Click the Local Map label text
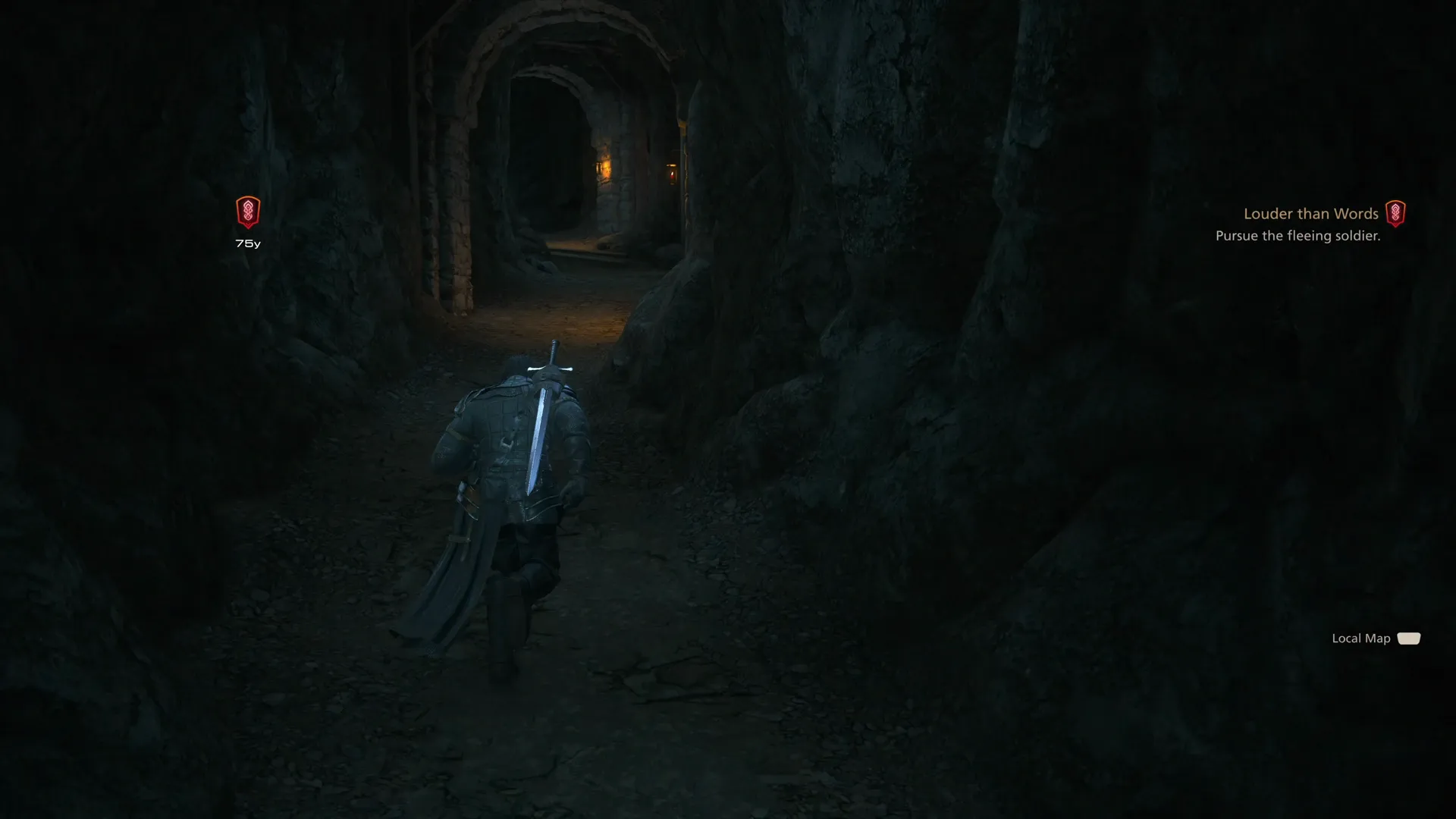Screen dimensions: 1456x819 pyautogui.click(x=1360, y=639)
